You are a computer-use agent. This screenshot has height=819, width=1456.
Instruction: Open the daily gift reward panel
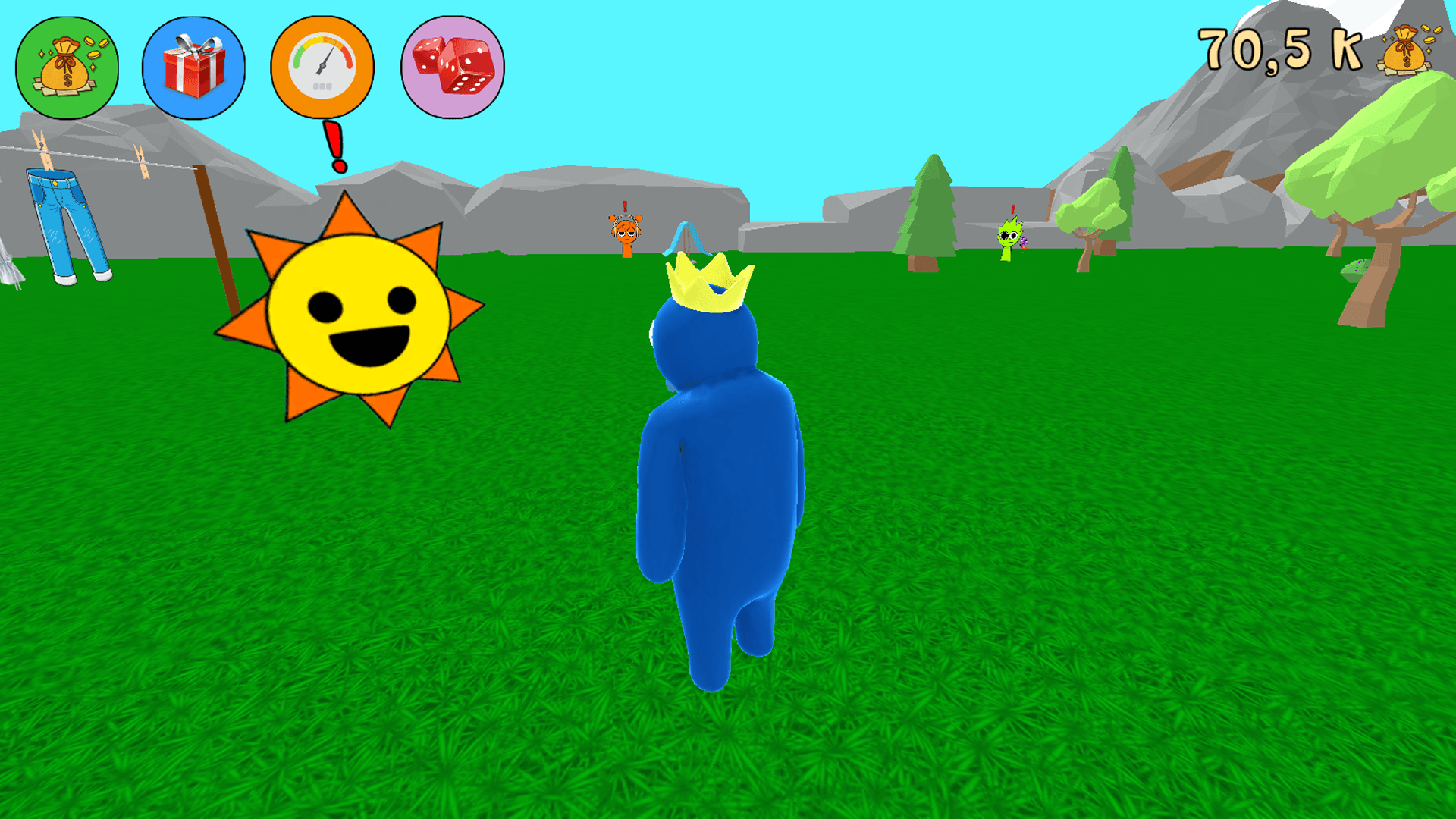click(193, 67)
